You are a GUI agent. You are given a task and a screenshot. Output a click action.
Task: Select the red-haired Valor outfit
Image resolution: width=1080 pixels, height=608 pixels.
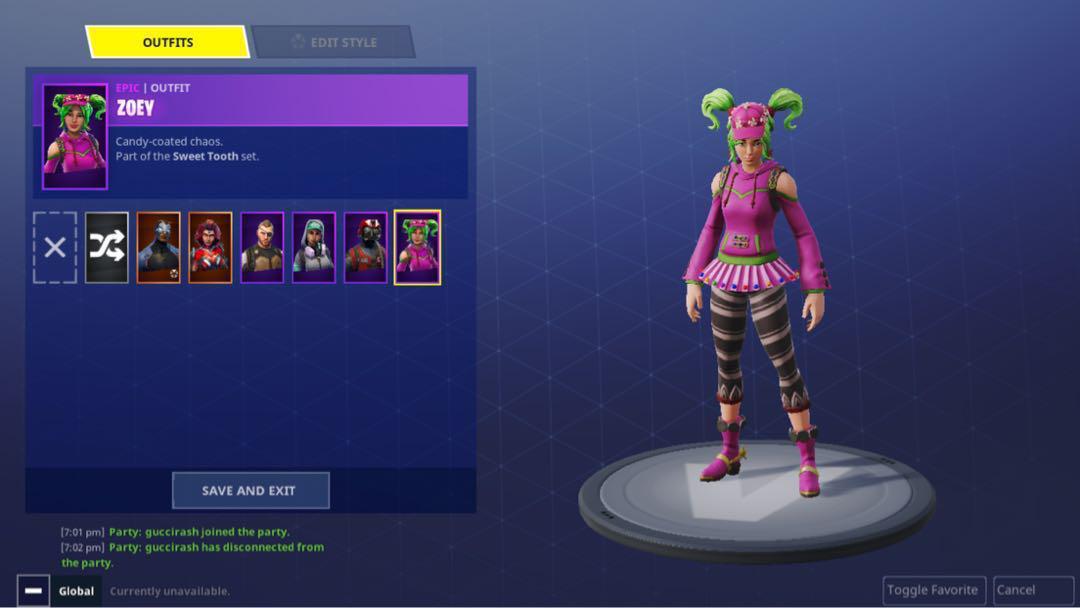click(x=211, y=247)
